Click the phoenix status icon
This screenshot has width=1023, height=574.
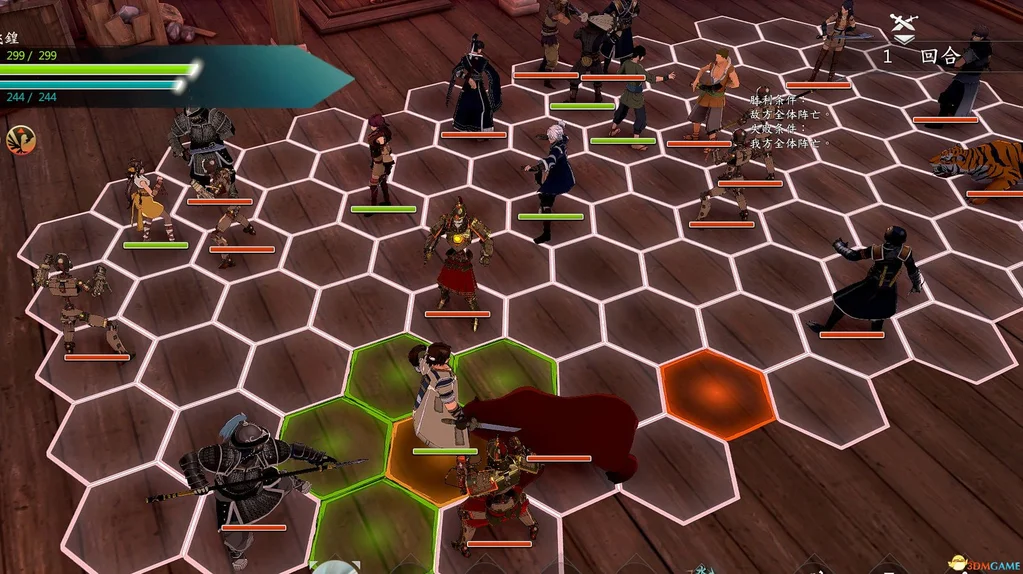point(19,139)
